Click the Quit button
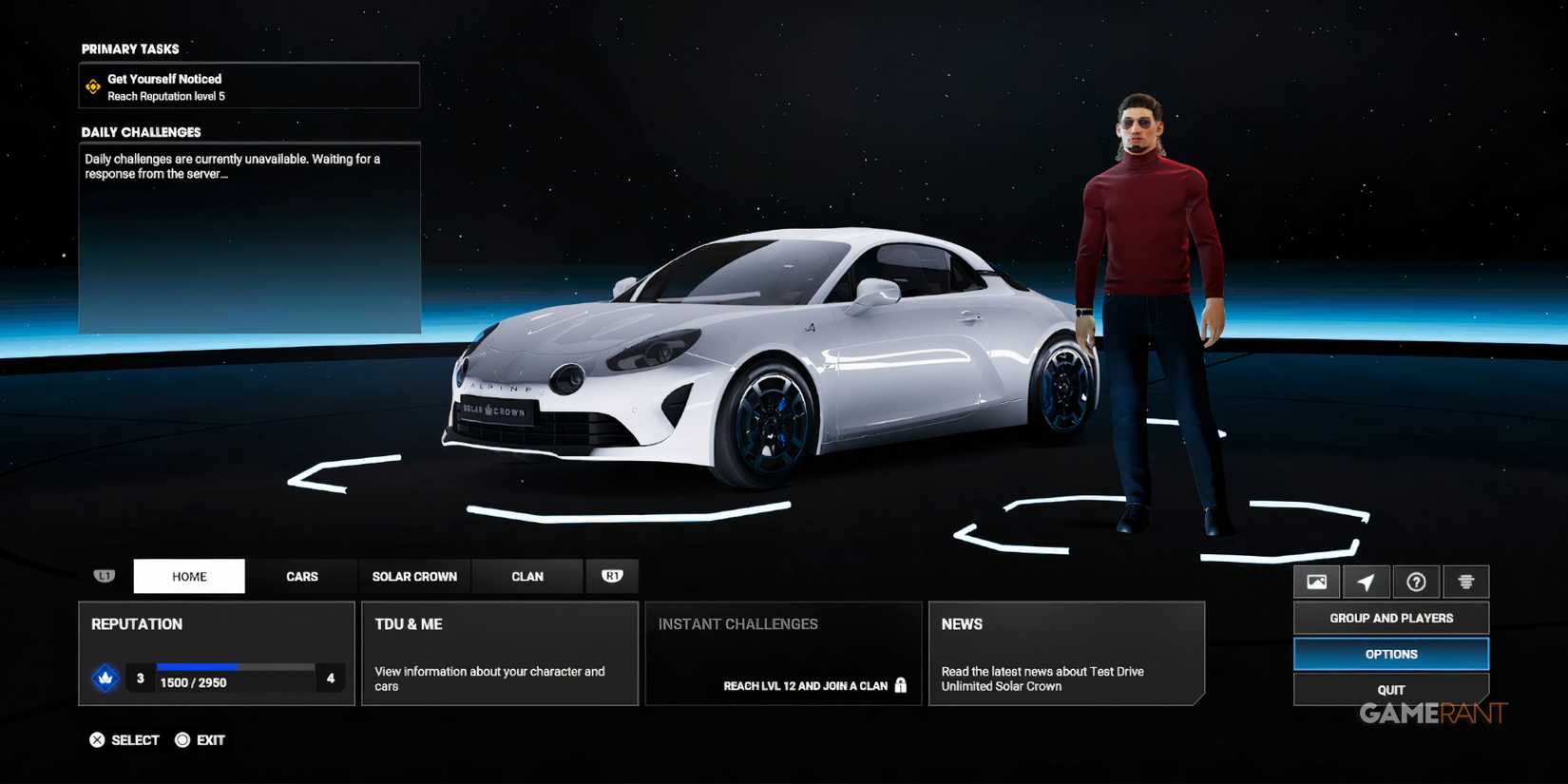The width and height of the screenshot is (1568, 784). click(x=1390, y=689)
